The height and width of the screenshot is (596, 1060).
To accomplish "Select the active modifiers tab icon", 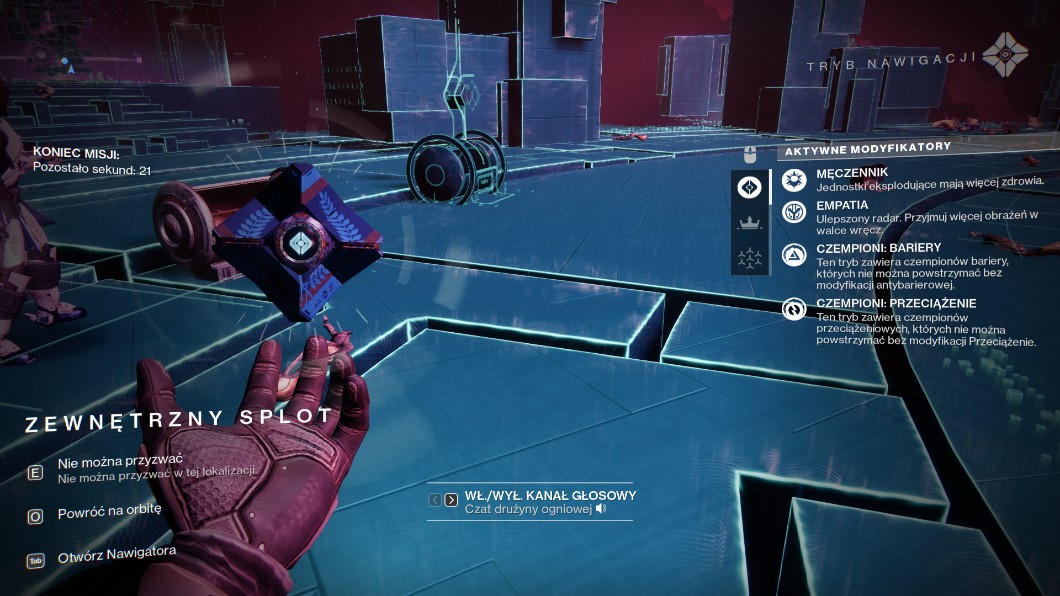I will tap(750, 187).
